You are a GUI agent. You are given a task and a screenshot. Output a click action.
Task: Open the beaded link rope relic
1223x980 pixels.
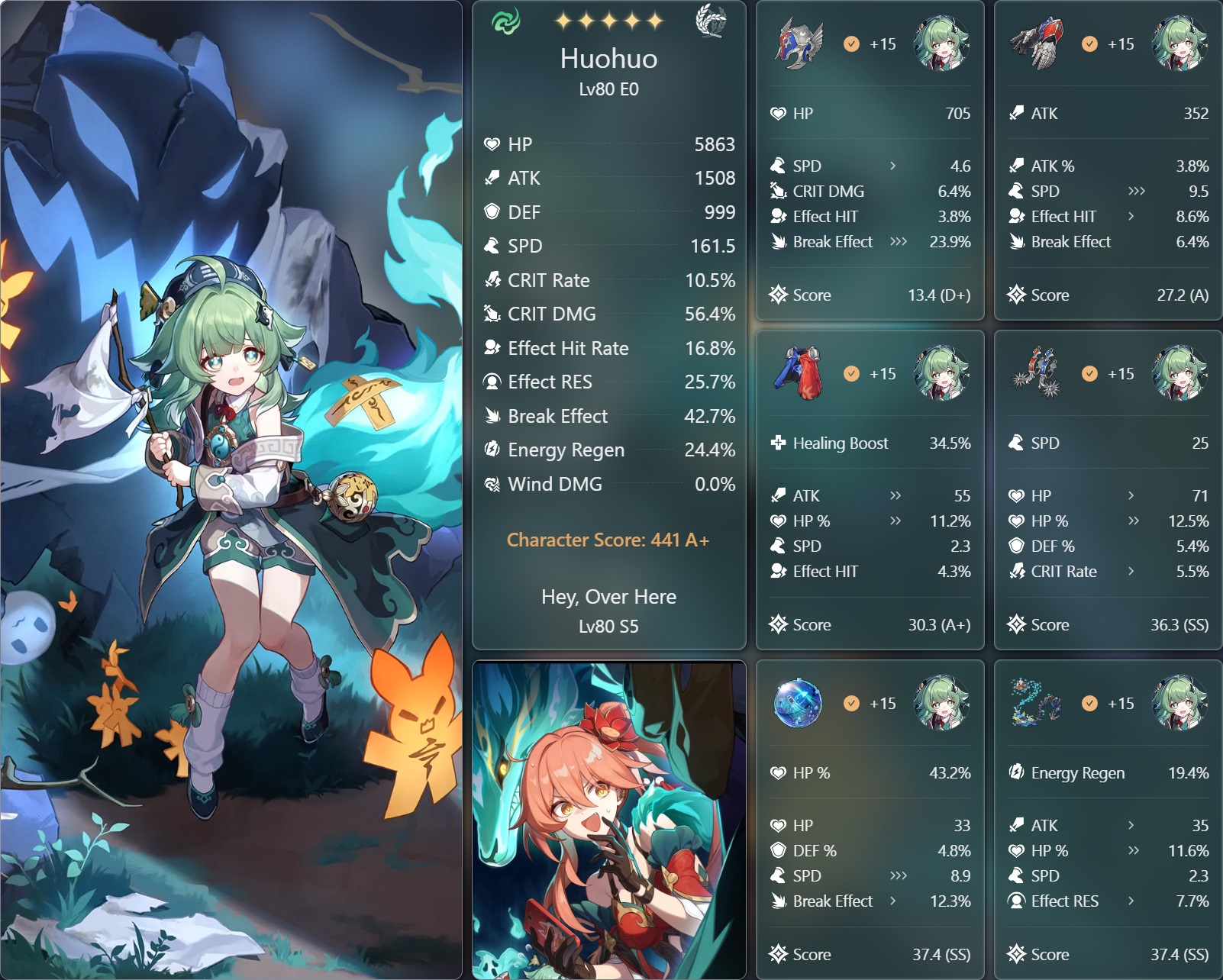(x=1034, y=703)
